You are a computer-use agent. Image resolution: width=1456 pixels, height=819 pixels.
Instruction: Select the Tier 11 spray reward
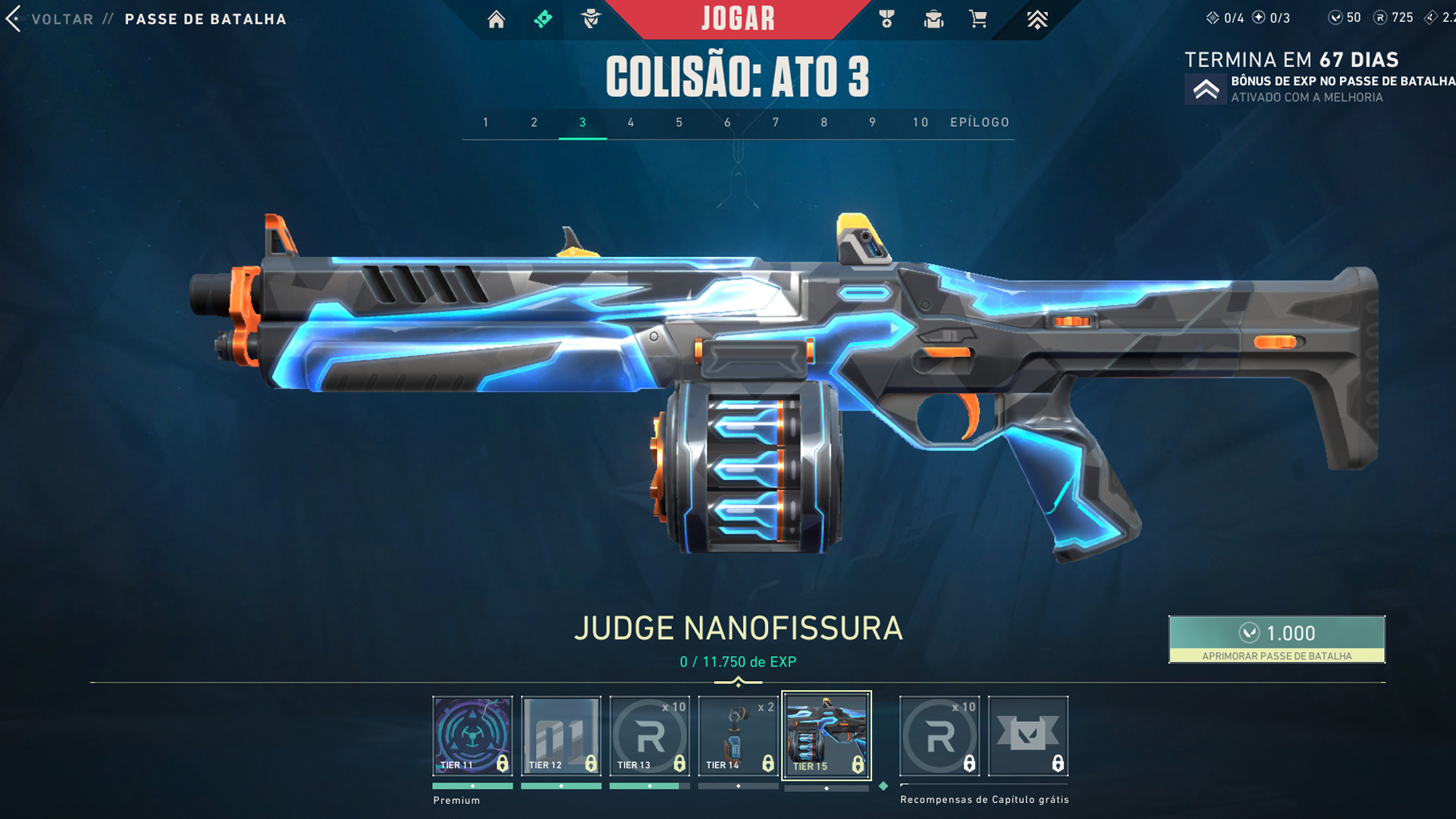(472, 736)
